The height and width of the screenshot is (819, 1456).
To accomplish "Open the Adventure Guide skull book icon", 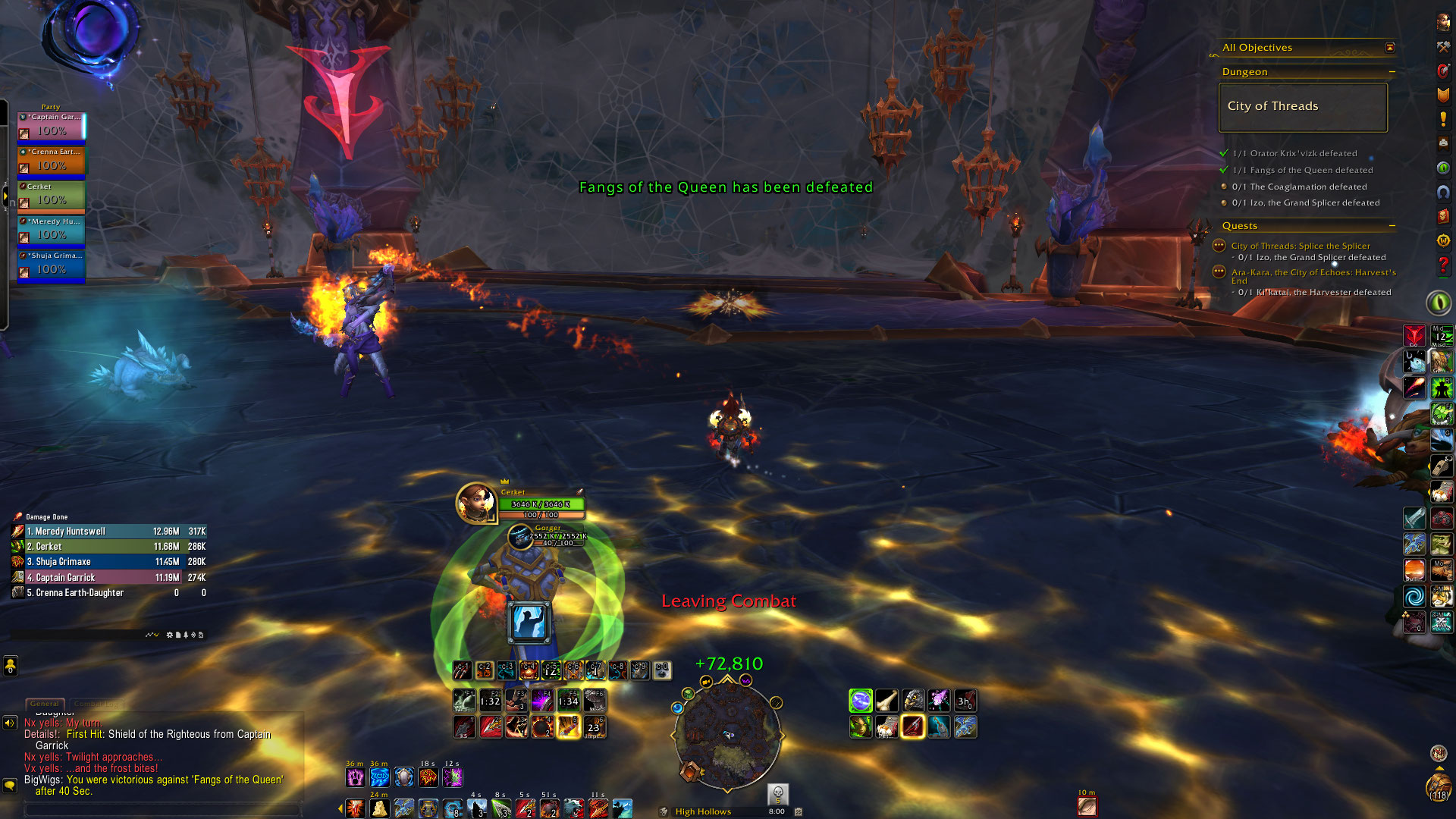I will coord(1442,216).
